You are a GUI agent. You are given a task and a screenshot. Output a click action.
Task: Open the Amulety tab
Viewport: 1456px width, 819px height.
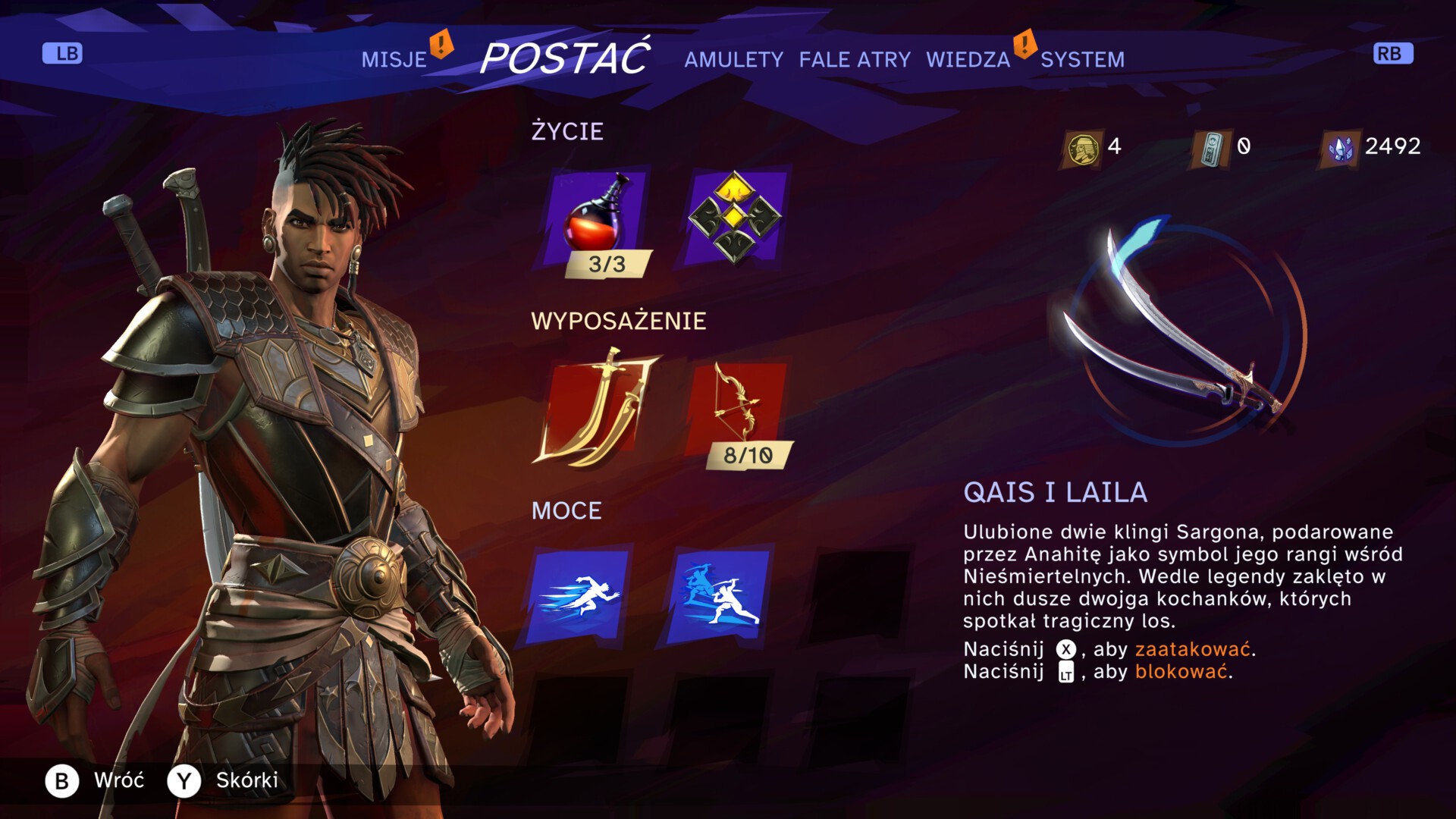tap(733, 60)
